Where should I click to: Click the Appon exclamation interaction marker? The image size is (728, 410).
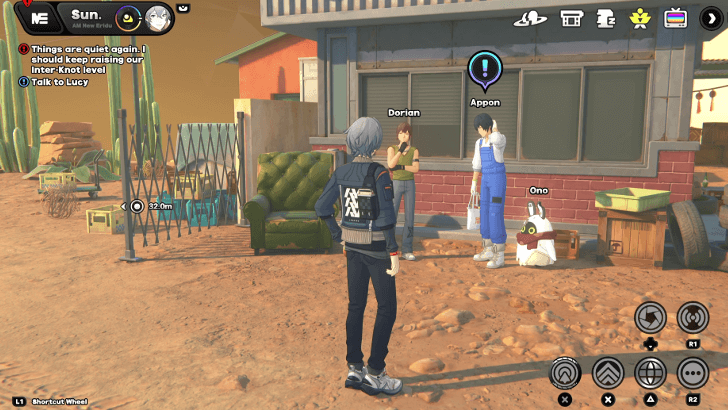[485, 69]
